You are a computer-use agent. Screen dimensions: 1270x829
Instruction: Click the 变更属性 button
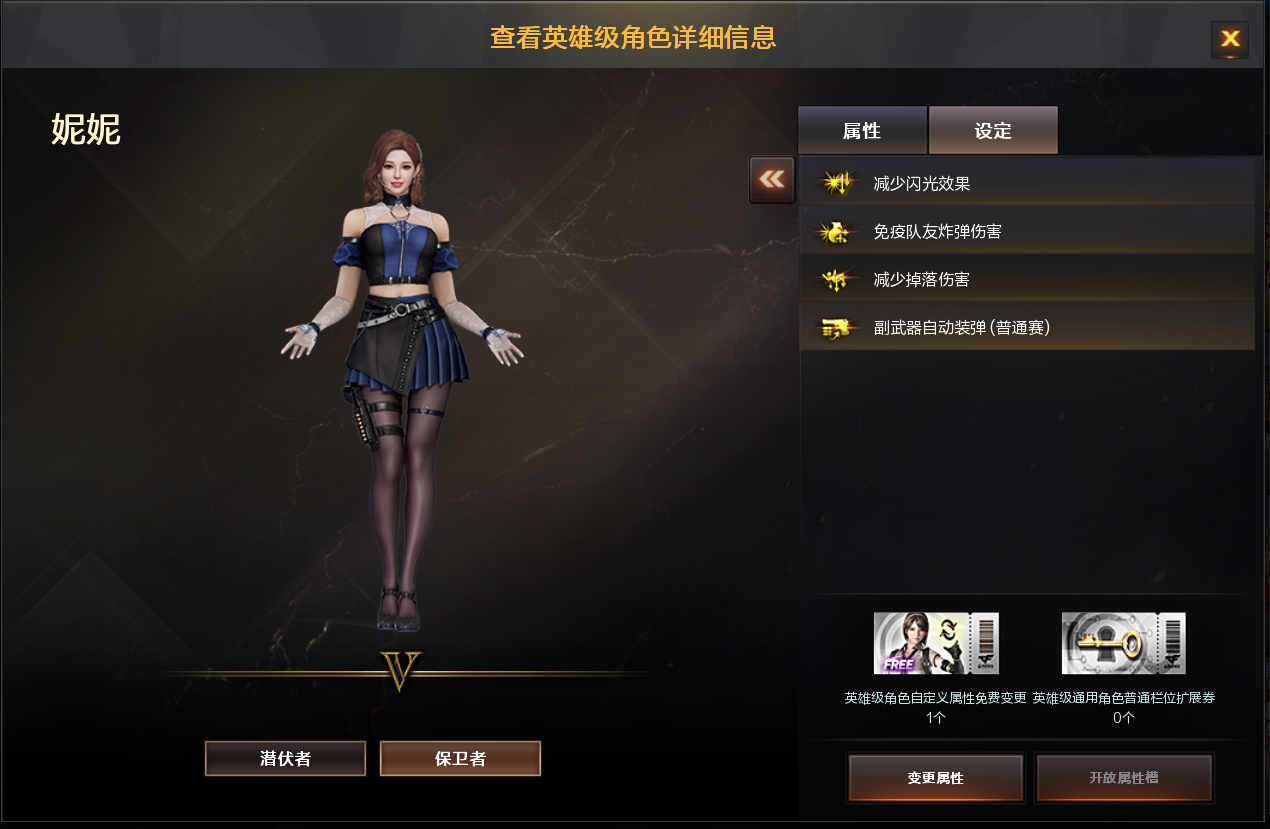coord(935,777)
